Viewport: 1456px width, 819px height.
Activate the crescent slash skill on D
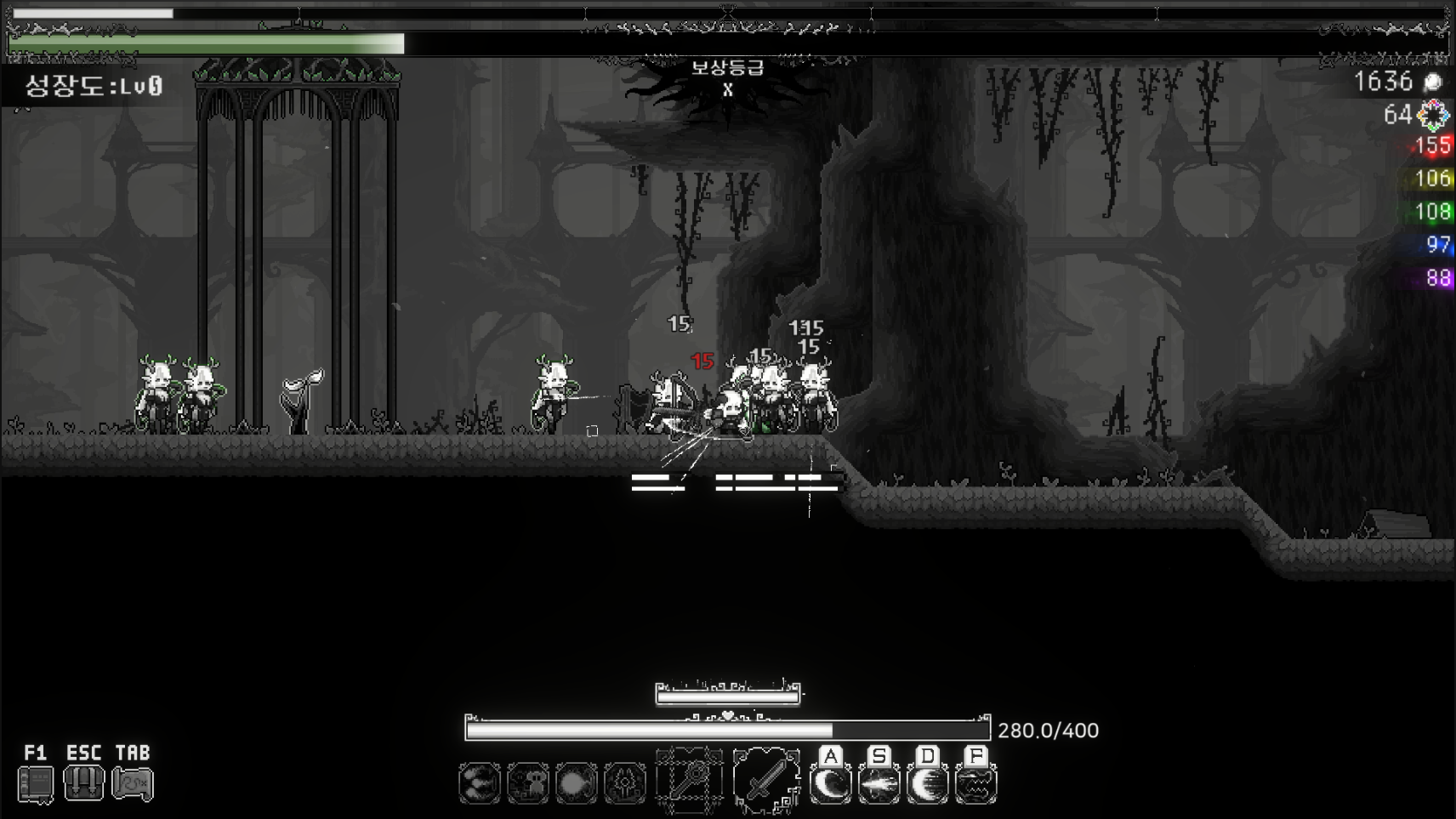[928, 783]
